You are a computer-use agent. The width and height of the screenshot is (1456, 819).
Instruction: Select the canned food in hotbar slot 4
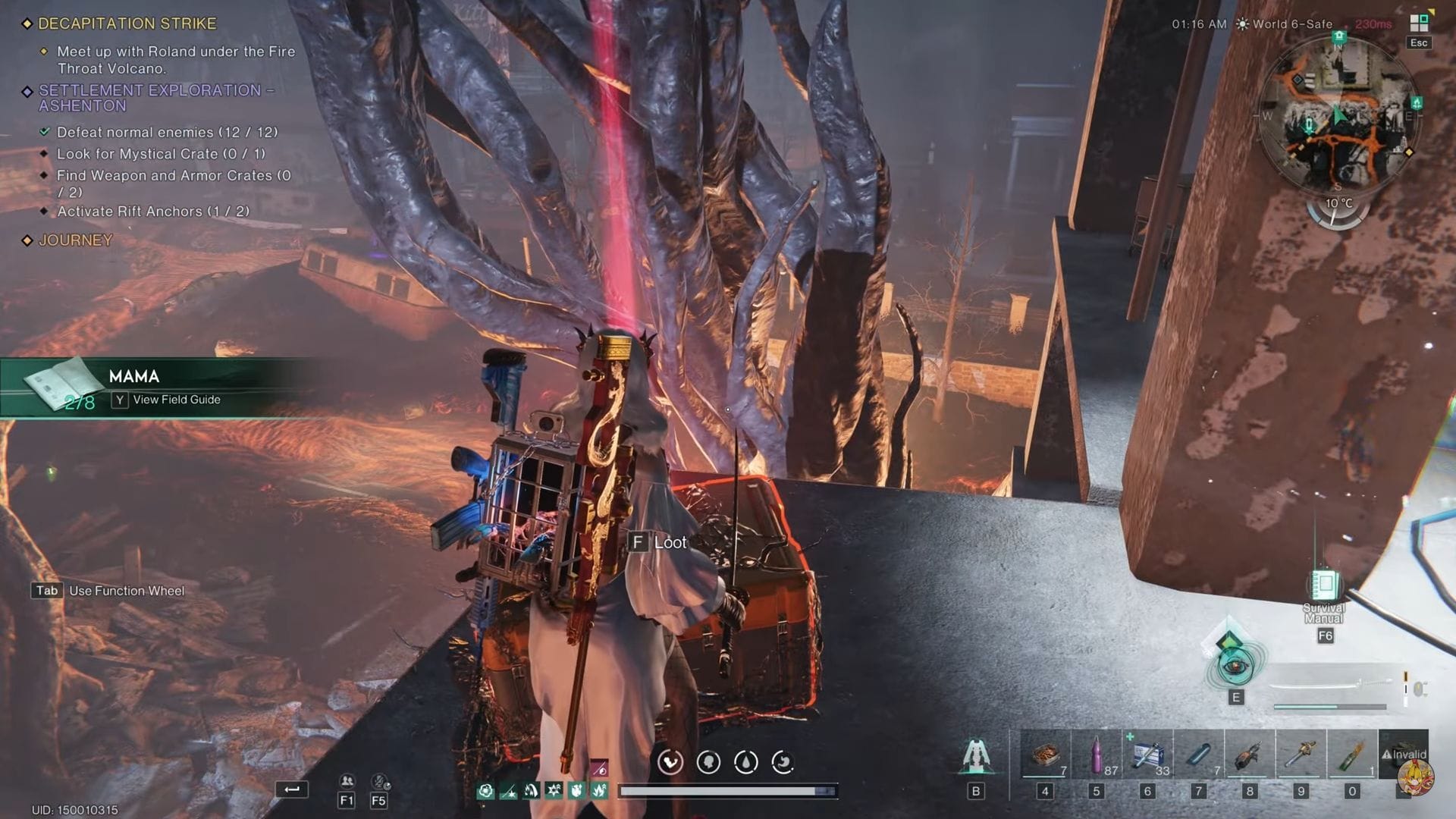1045,755
